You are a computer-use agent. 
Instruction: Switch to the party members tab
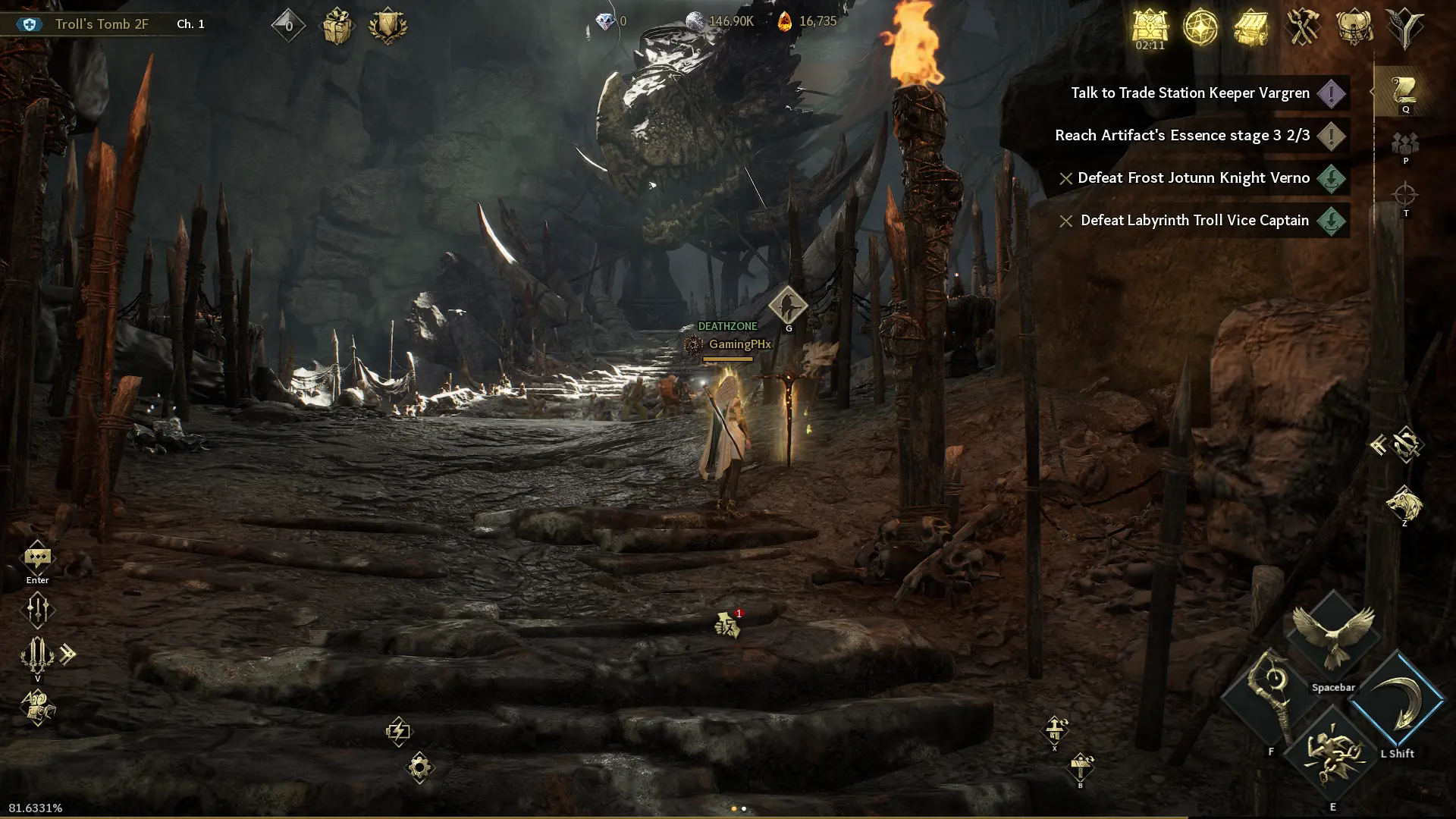click(1405, 144)
